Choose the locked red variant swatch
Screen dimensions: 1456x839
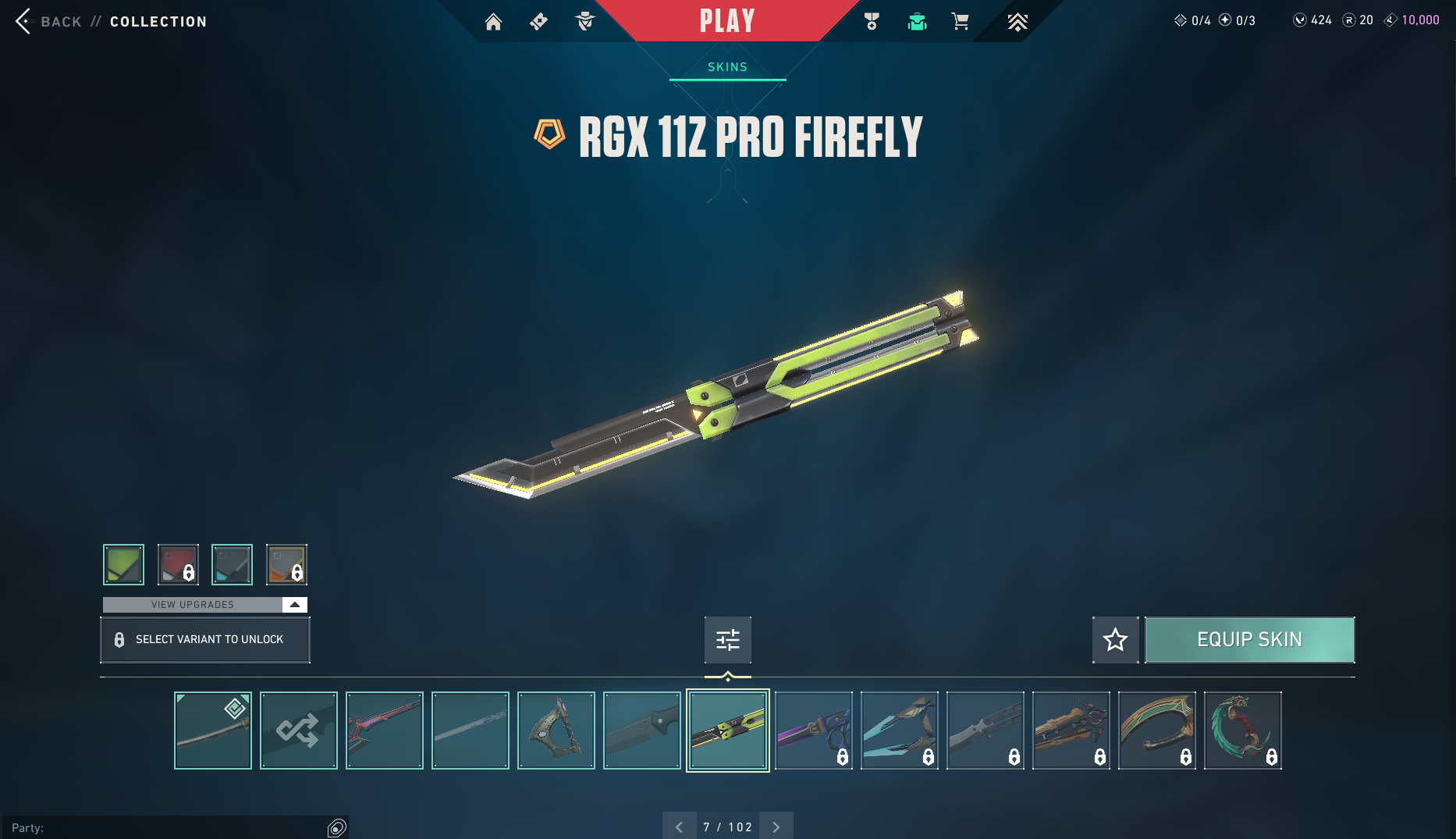click(x=178, y=564)
